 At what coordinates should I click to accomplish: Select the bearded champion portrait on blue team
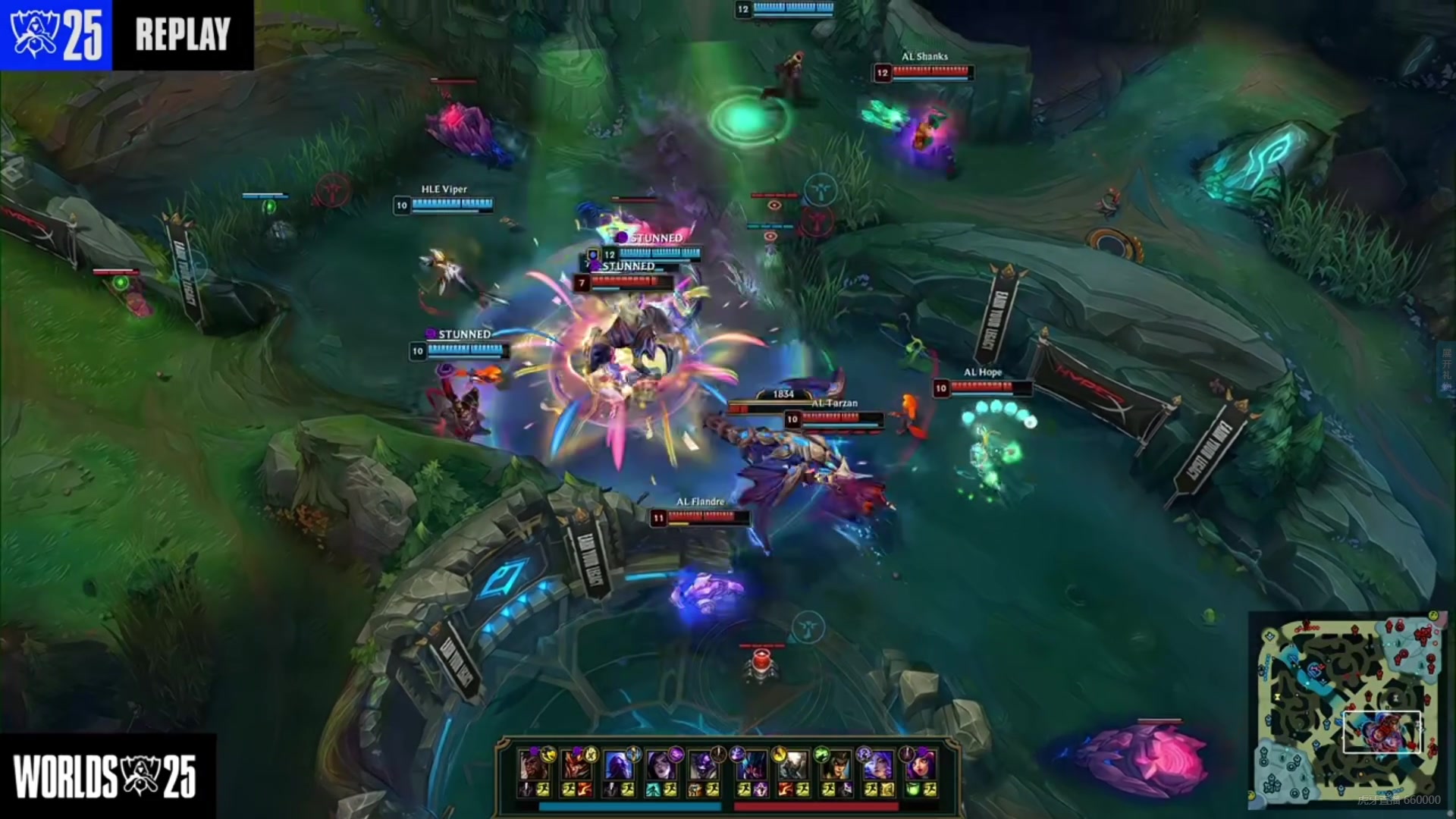coord(534,764)
